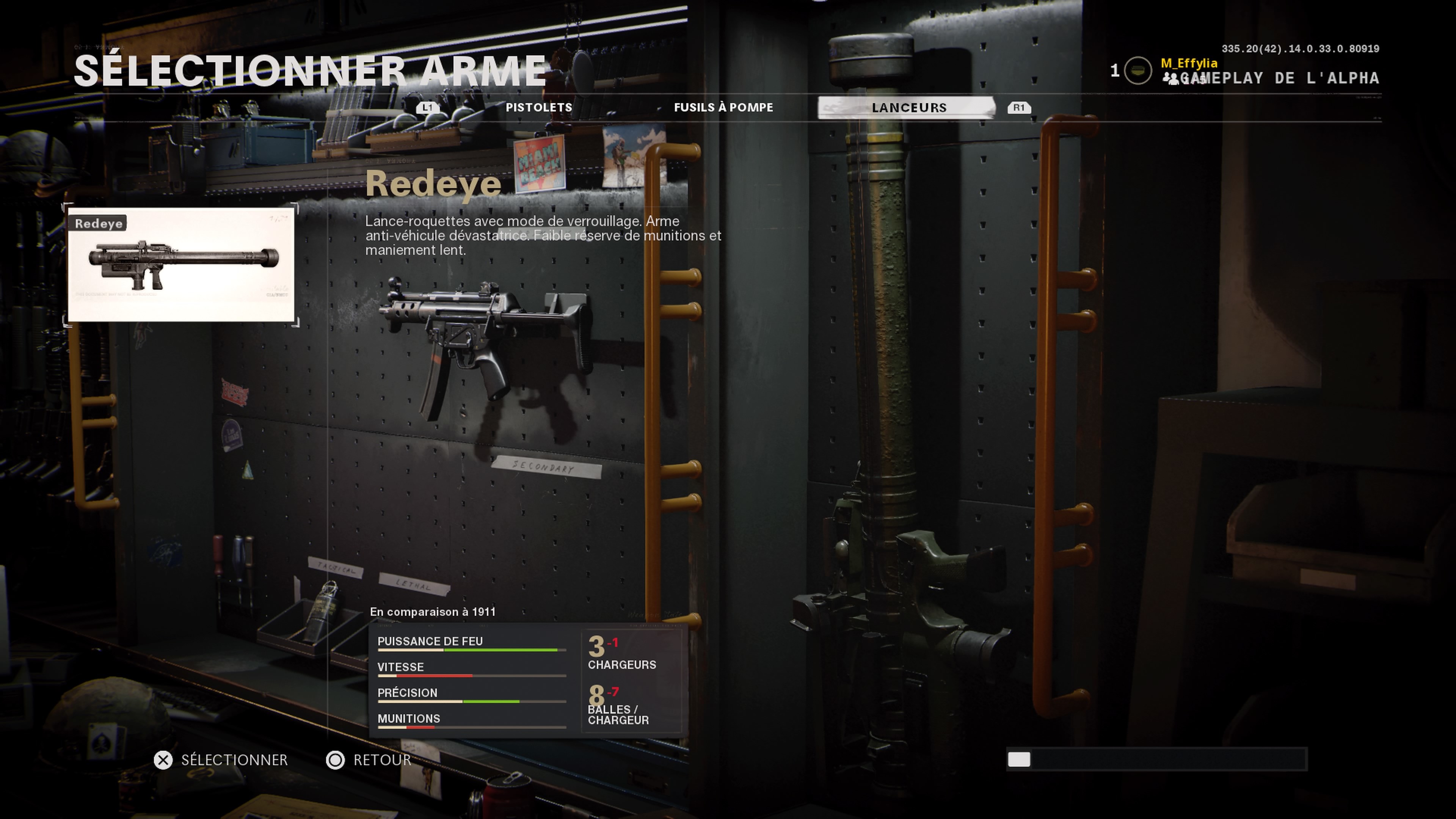This screenshot has height=819, width=1456.
Task: Click the rank emblem icon beside the level number
Action: 1138,70
